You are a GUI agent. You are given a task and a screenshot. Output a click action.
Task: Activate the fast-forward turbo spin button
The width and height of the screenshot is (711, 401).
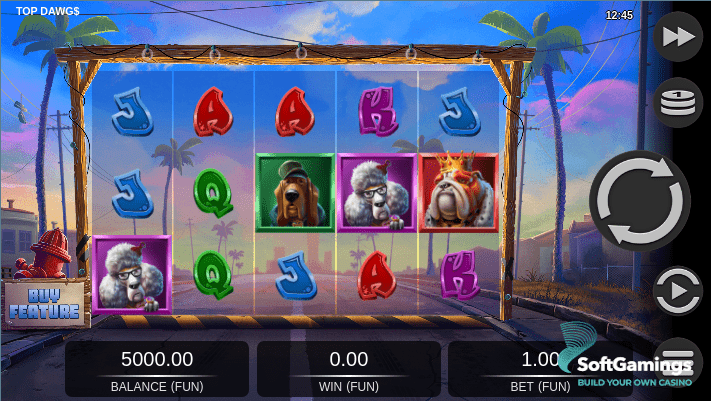(x=677, y=37)
